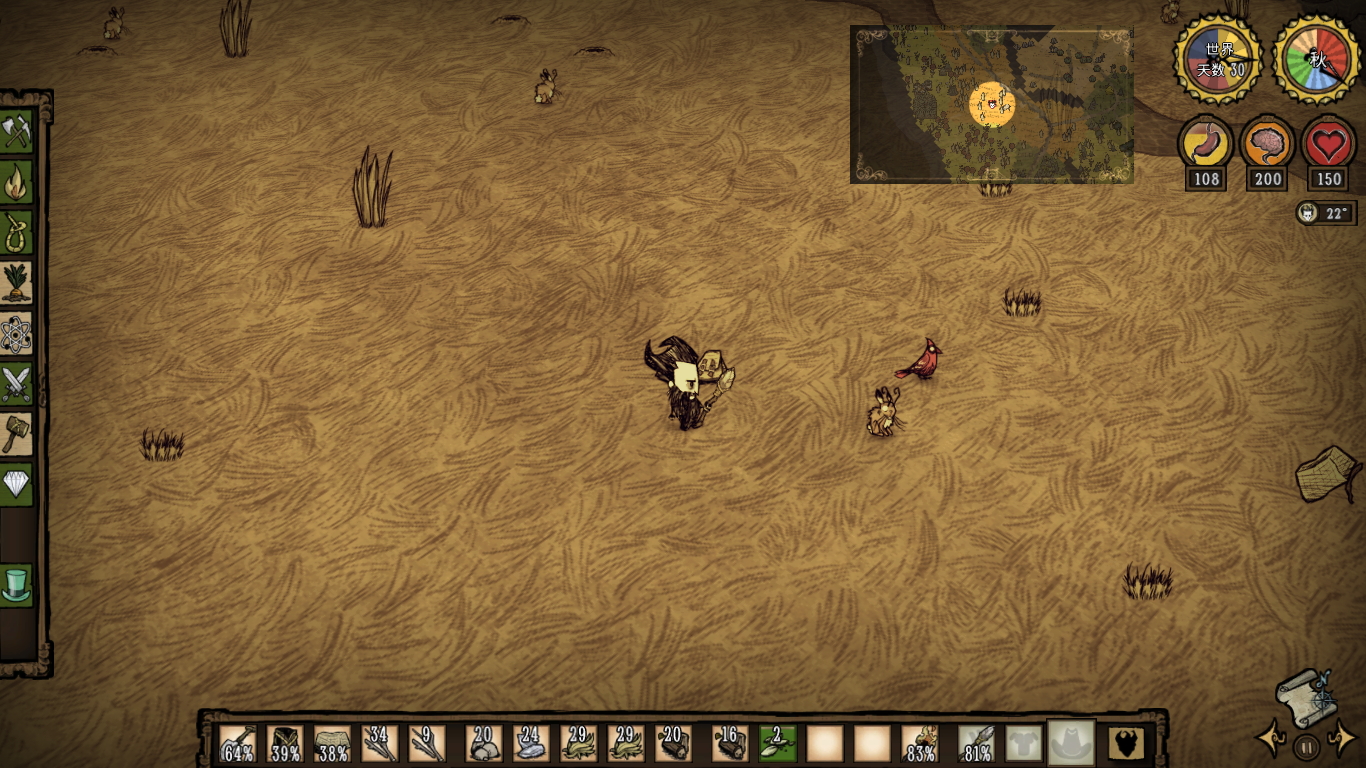Open the Refine diamond crafting tab
The image size is (1366, 768).
pos(17,485)
